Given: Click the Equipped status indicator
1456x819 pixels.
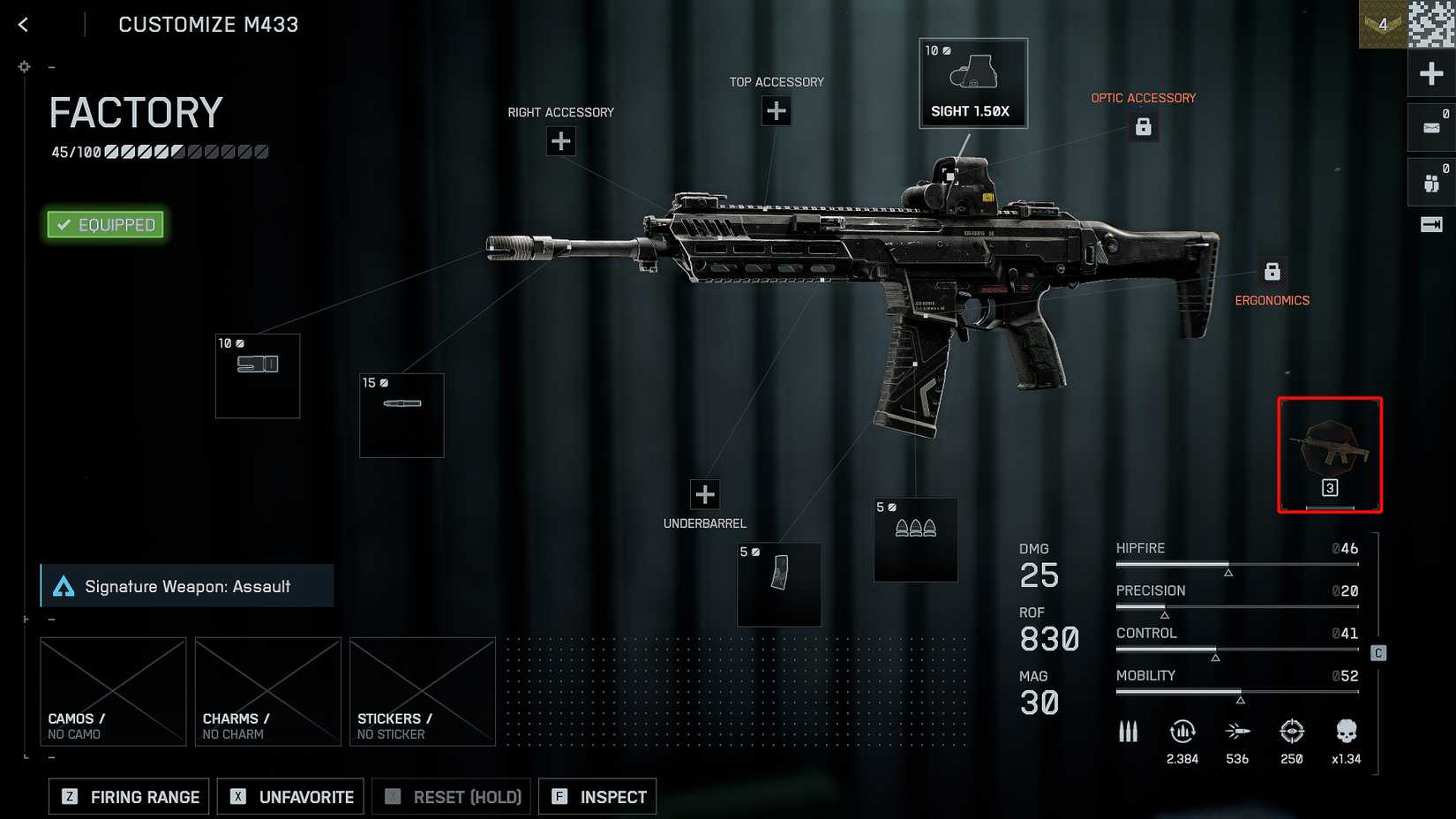Looking at the screenshot, I should click(104, 224).
